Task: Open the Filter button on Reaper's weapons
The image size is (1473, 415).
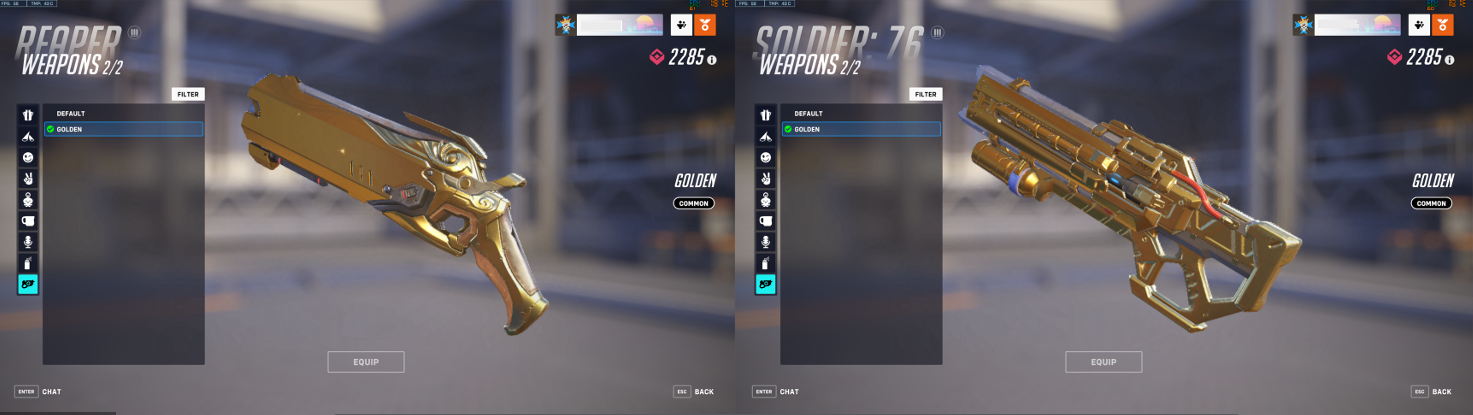Action: click(x=188, y=94)
